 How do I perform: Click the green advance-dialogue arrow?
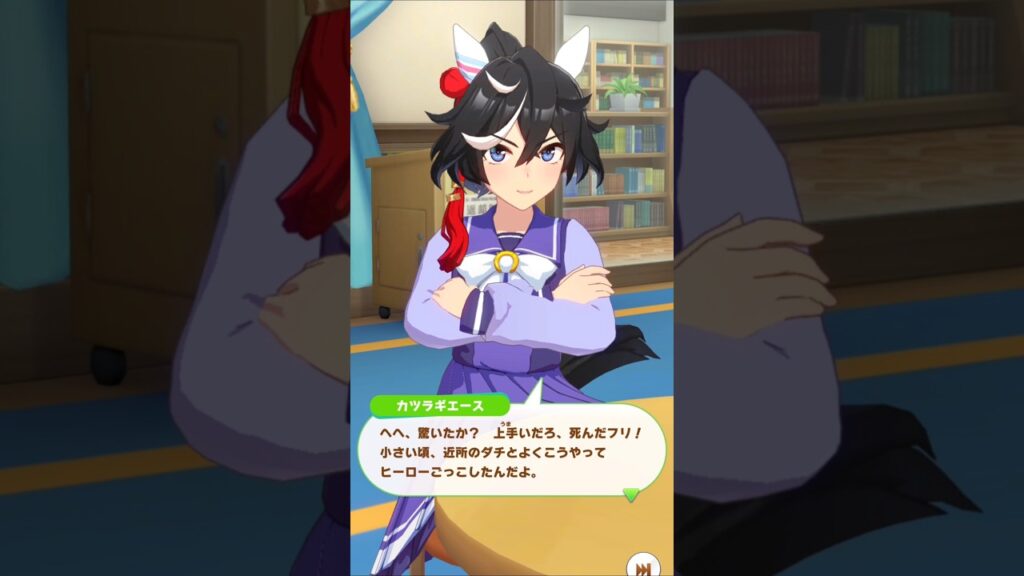coord(630,494)
